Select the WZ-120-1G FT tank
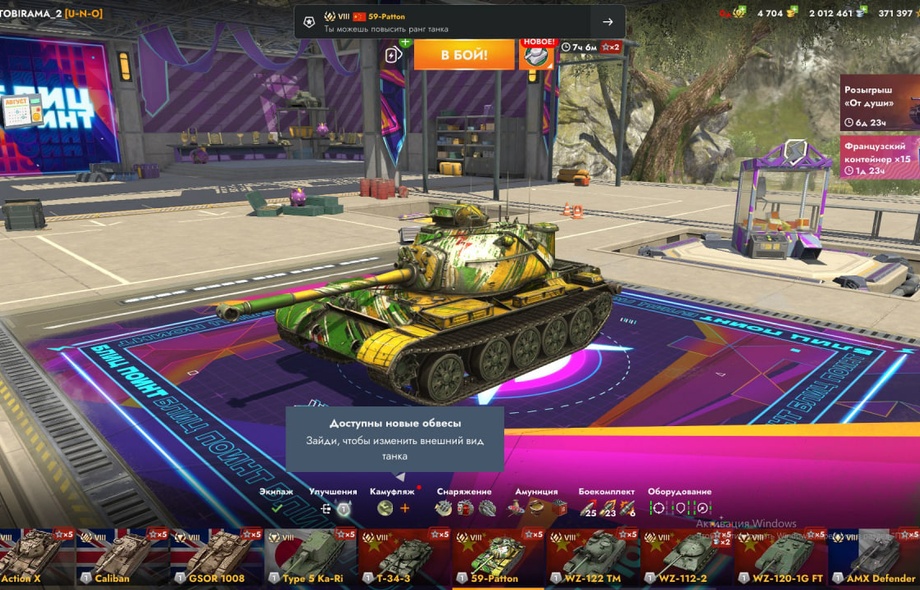Viewport: 920px width, 590px height. (x=780, y=557)
